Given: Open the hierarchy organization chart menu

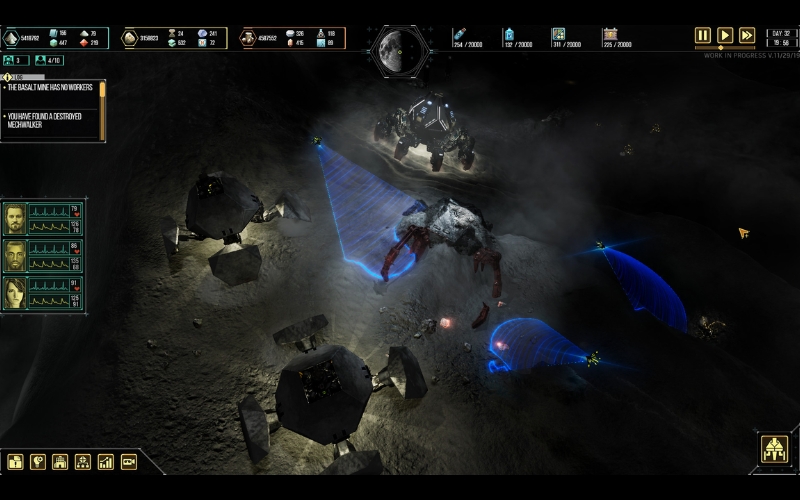Looking at the screenshot, I should click(x=83, y=462).
